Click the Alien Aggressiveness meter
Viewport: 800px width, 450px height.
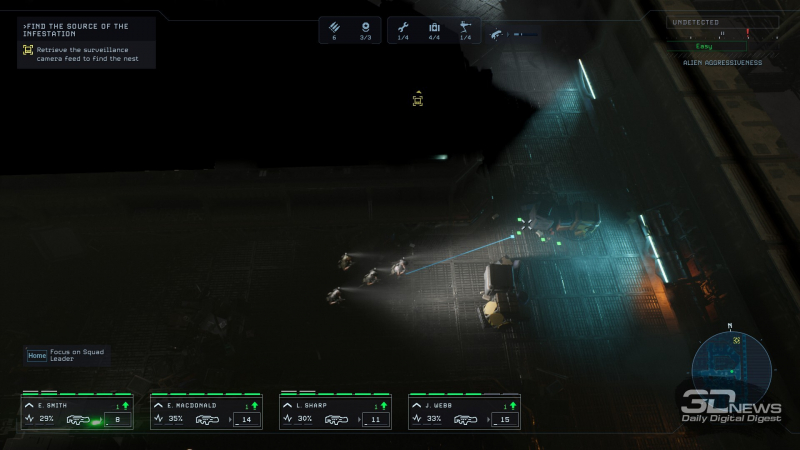pos(722,45)
